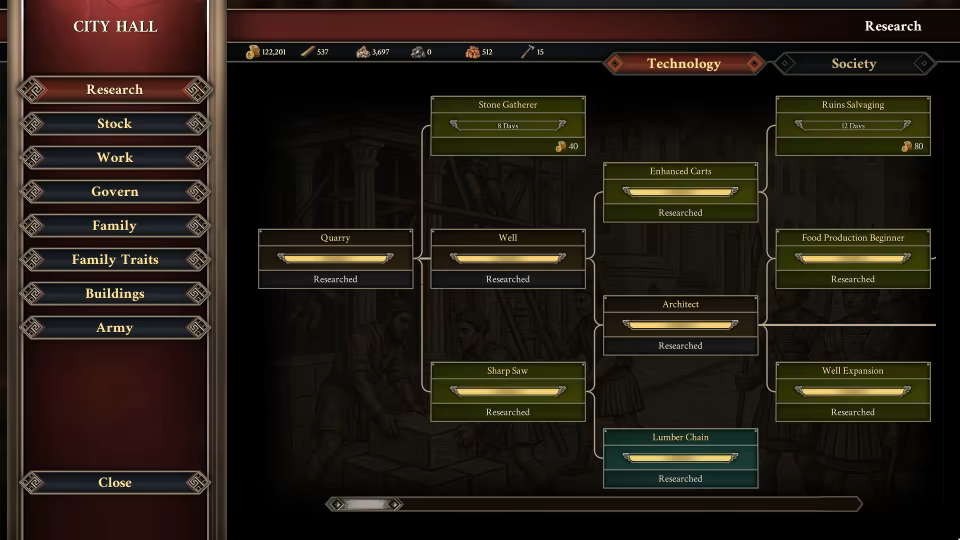Go to the Govern section
Image resolution: width=960 pixels, height=540 pixels.
[x=114, y=192]
